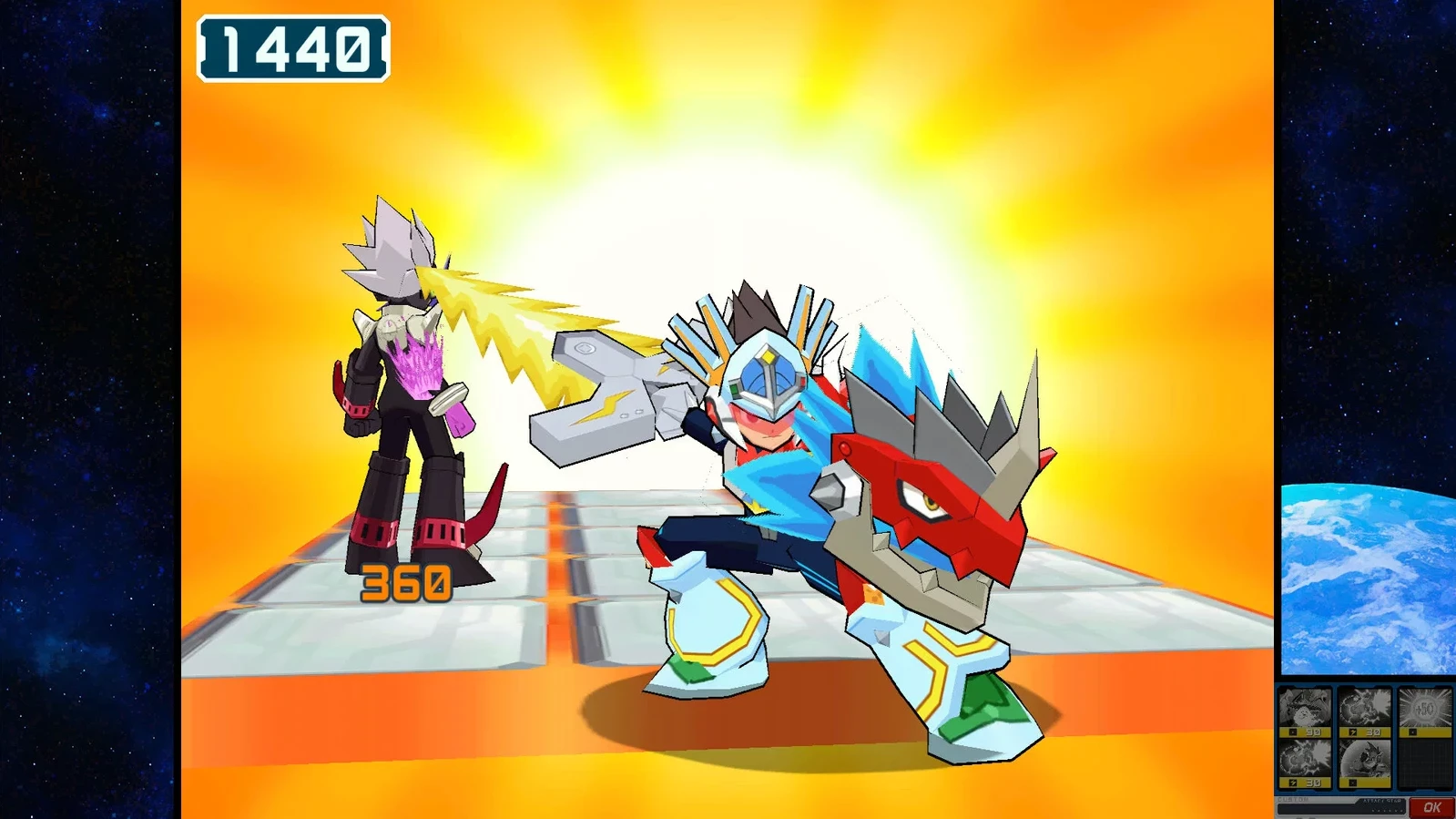Select the first battle card worth 90
This screenshot has height=819, width=1456.
coord(1305,711)
